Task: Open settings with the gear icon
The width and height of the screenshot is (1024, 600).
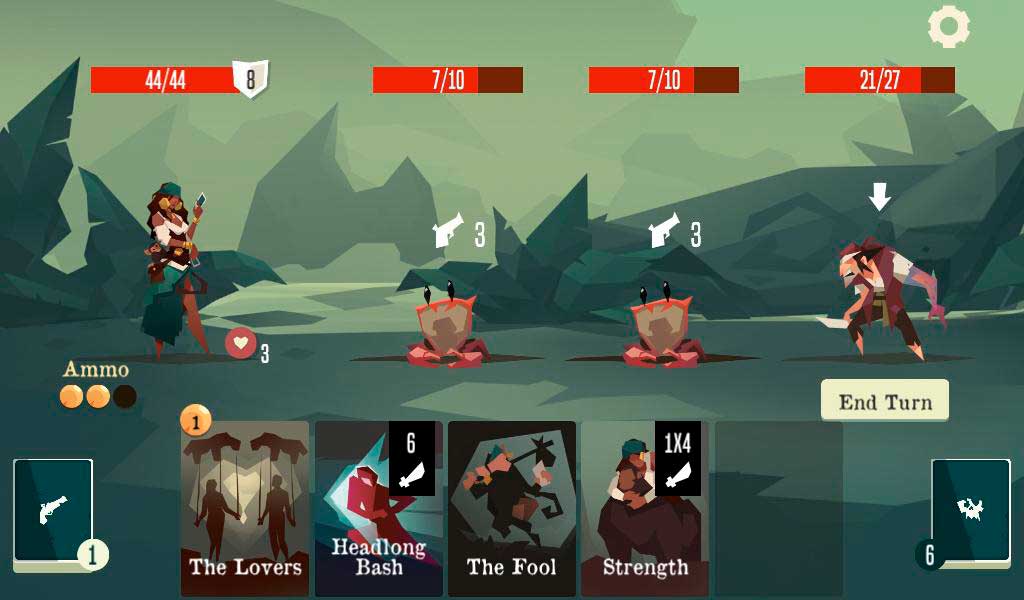Action: (948, 27)
